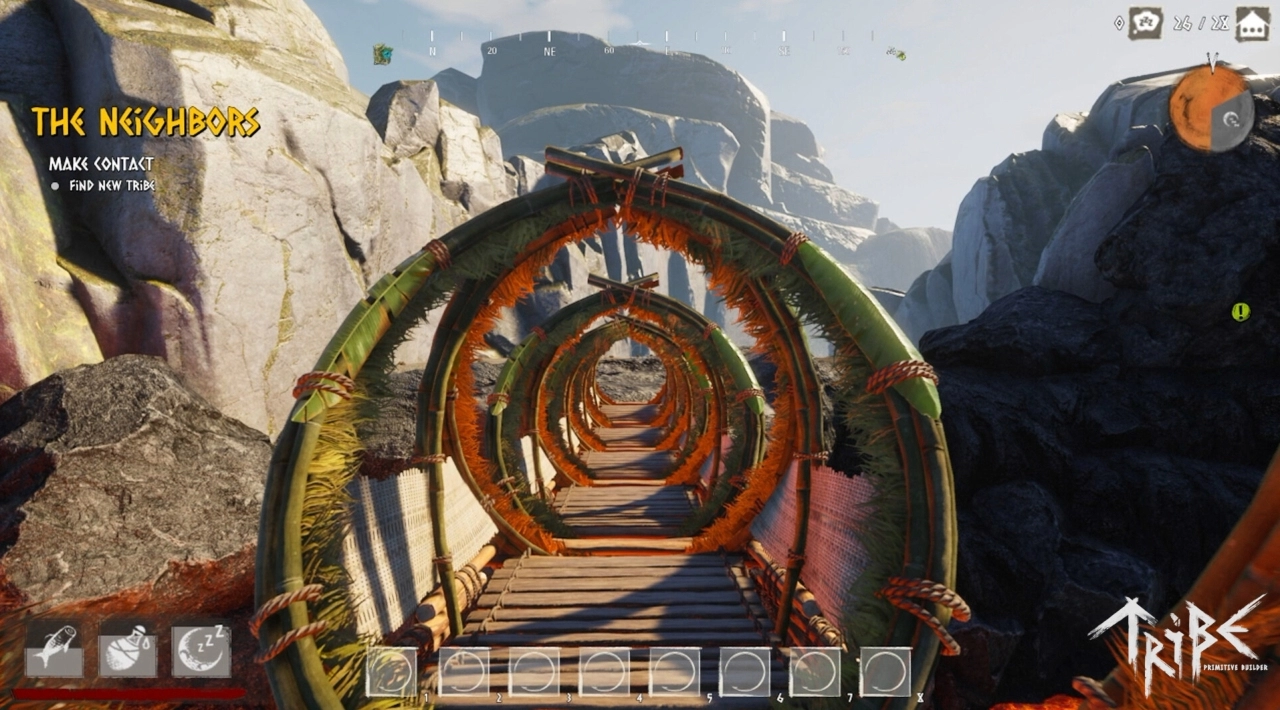1280x710 pixels.
Task: Open The Neighbors quest tracker
Action: click(146, 122)
